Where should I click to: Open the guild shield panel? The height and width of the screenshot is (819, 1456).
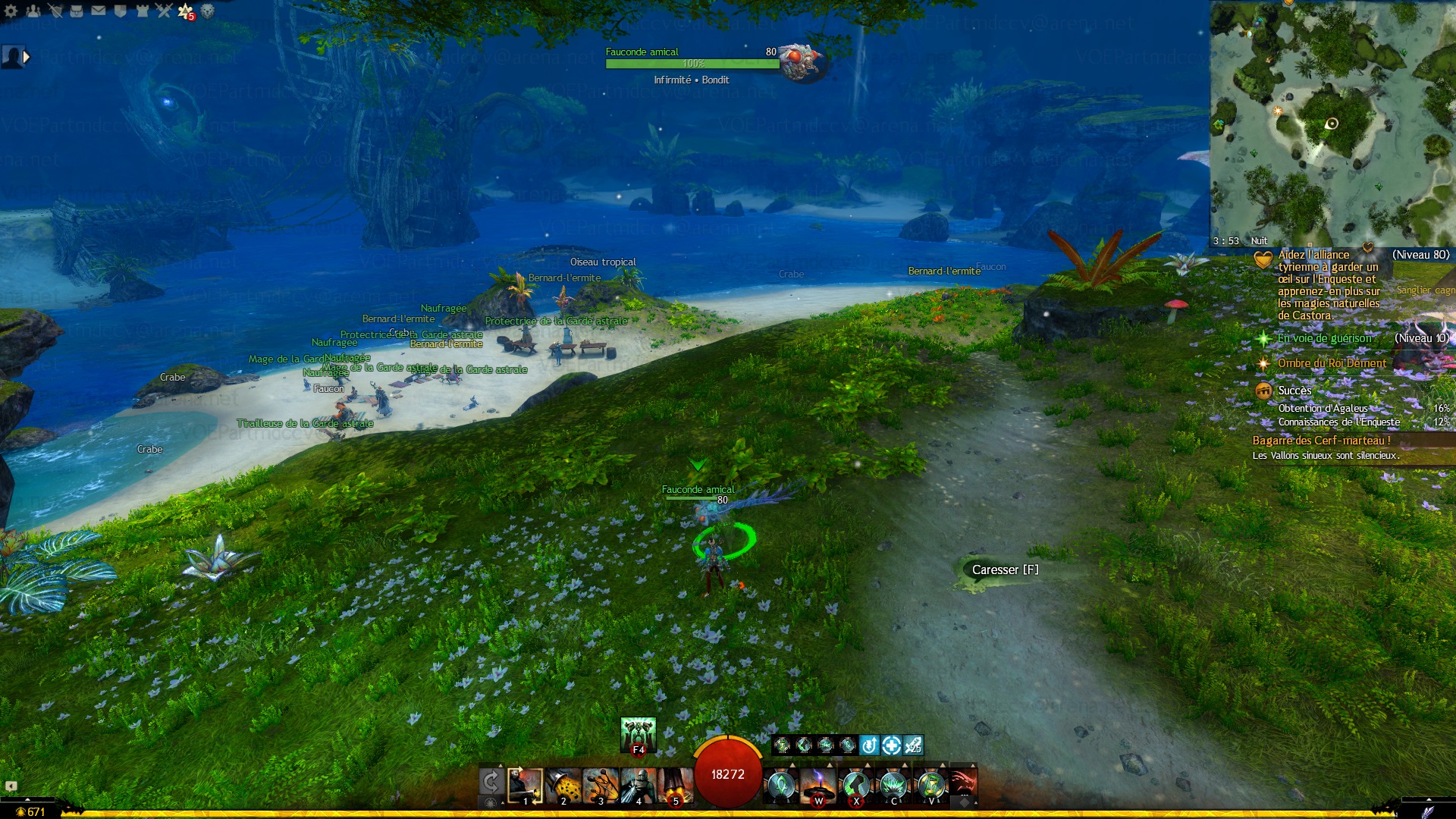(x=120, y=11)
